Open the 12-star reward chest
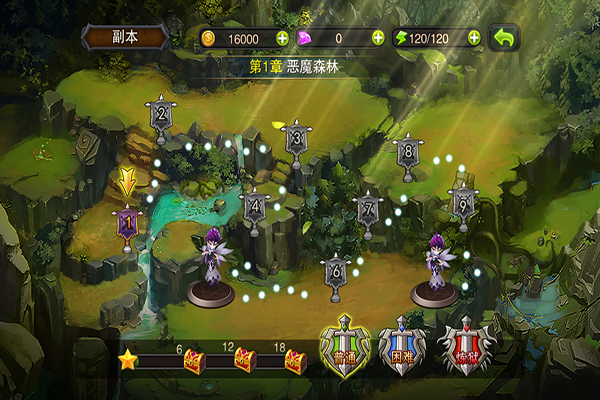Viewport: 600px width, 400px height. point(243,360)
